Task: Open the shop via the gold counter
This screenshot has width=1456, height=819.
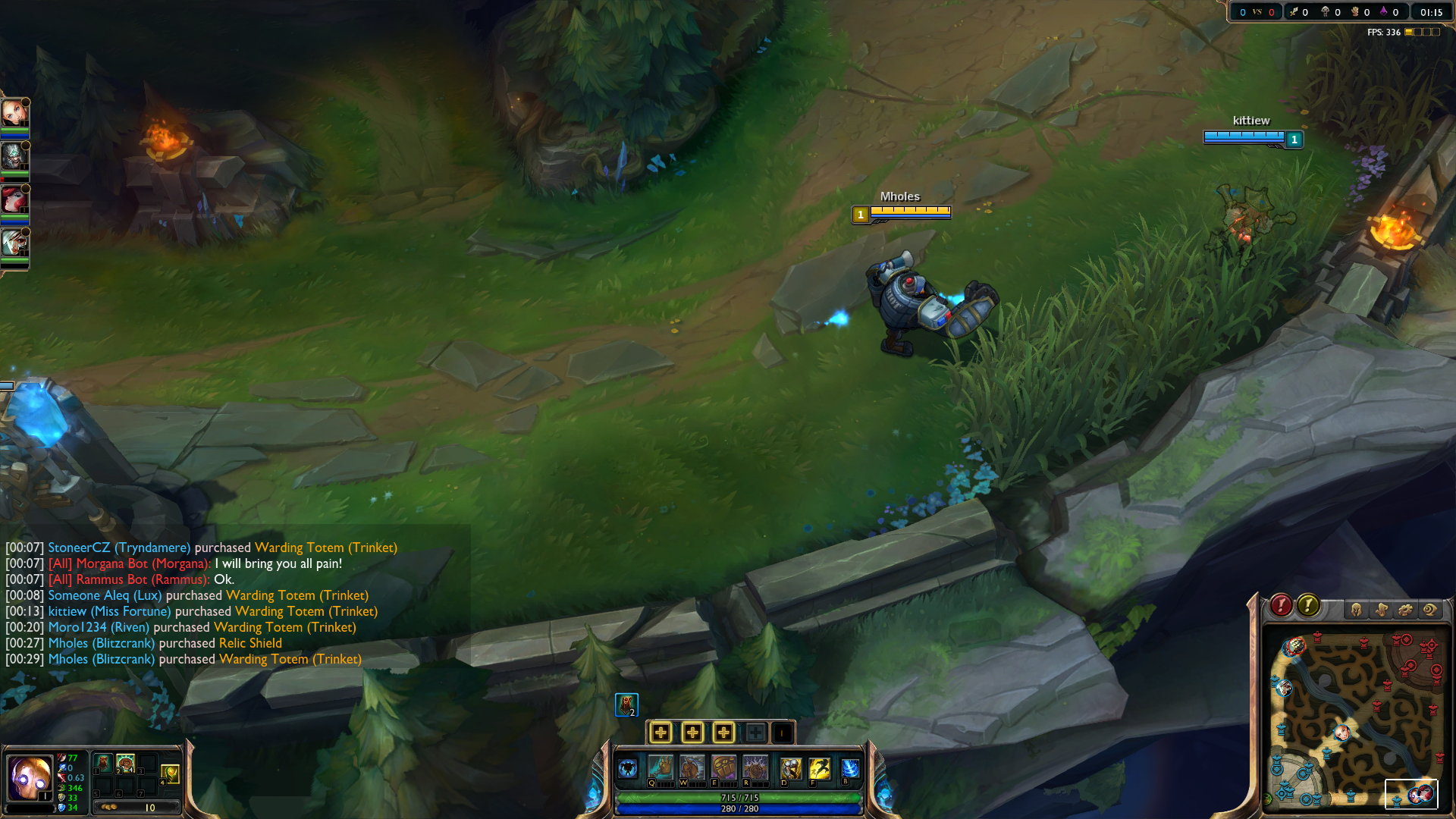Action: [x=136, y=808]
